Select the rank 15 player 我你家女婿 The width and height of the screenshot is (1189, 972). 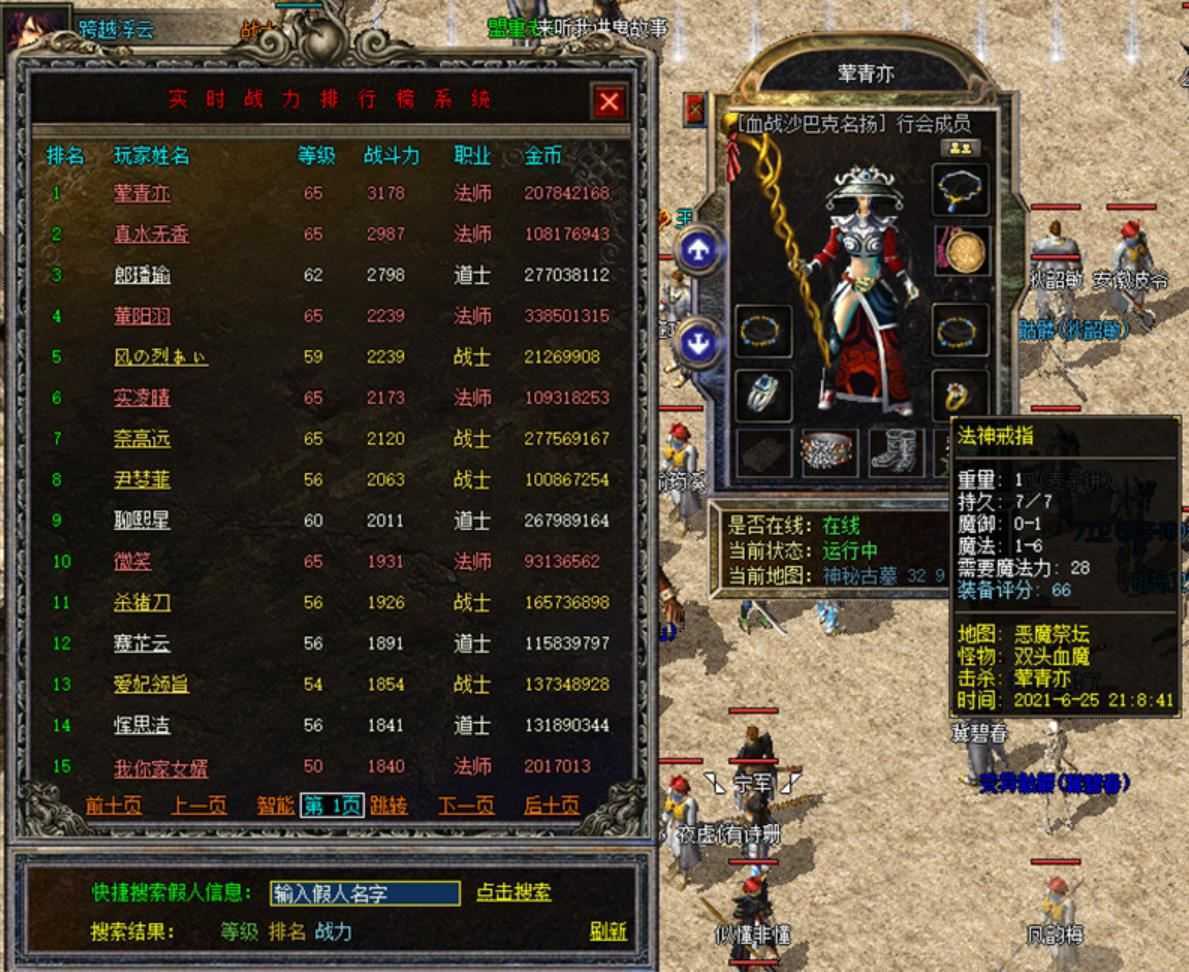pyautogui.click(x=160, y=768)
